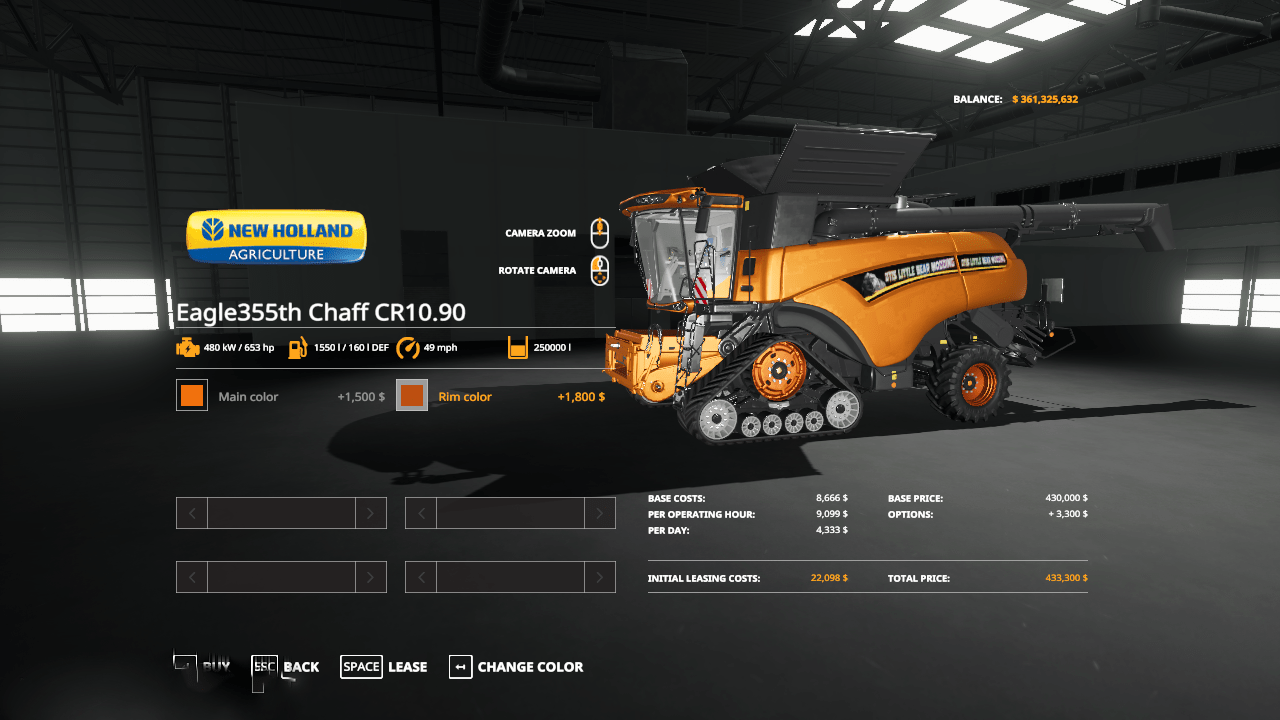1280x720 pixels.
Task: Click the next arrow on the bottom-left configuration box
Action: pyautogui.click(x=370, y=577)
